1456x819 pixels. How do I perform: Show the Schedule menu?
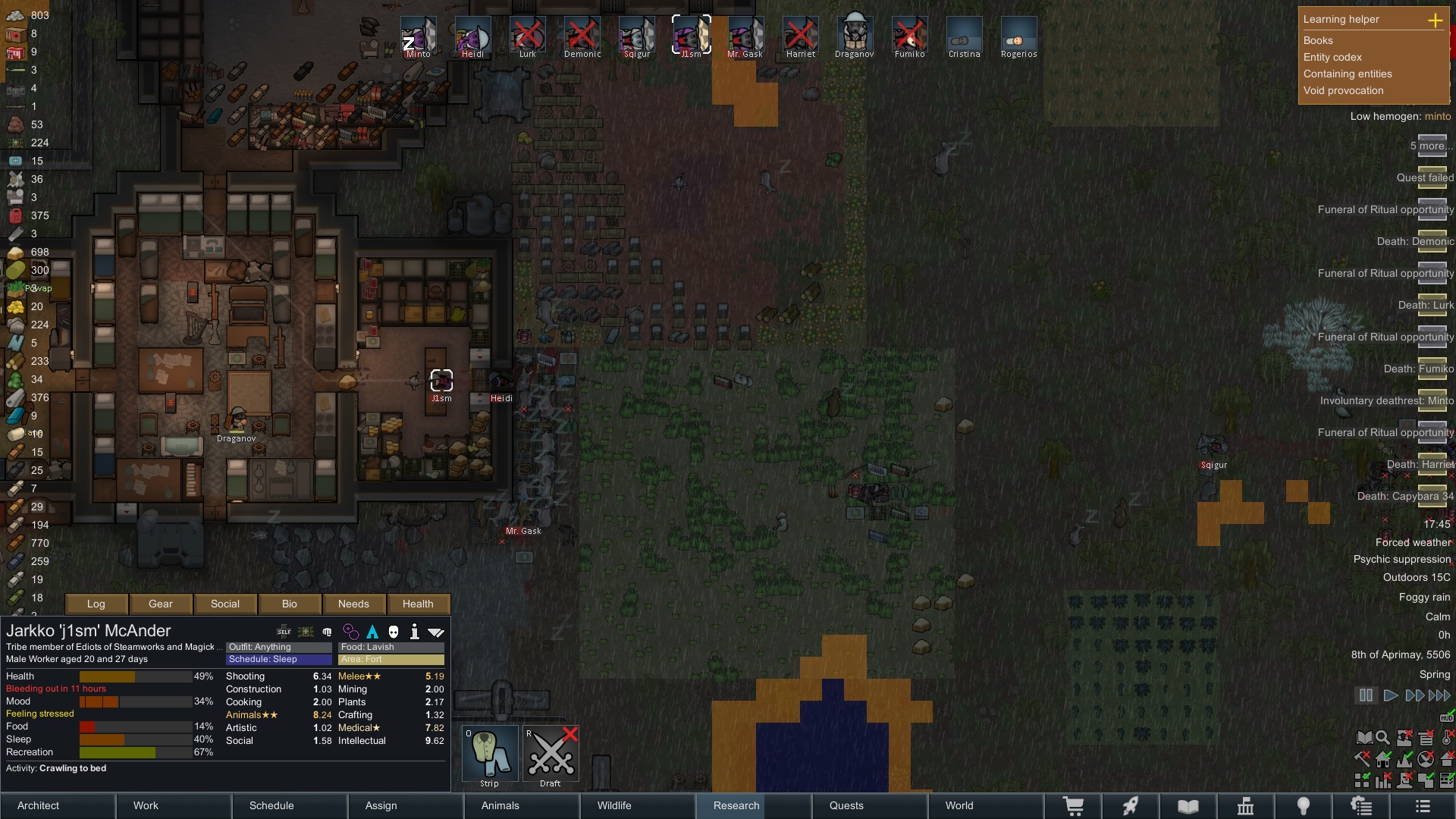(x=271, y=805)
